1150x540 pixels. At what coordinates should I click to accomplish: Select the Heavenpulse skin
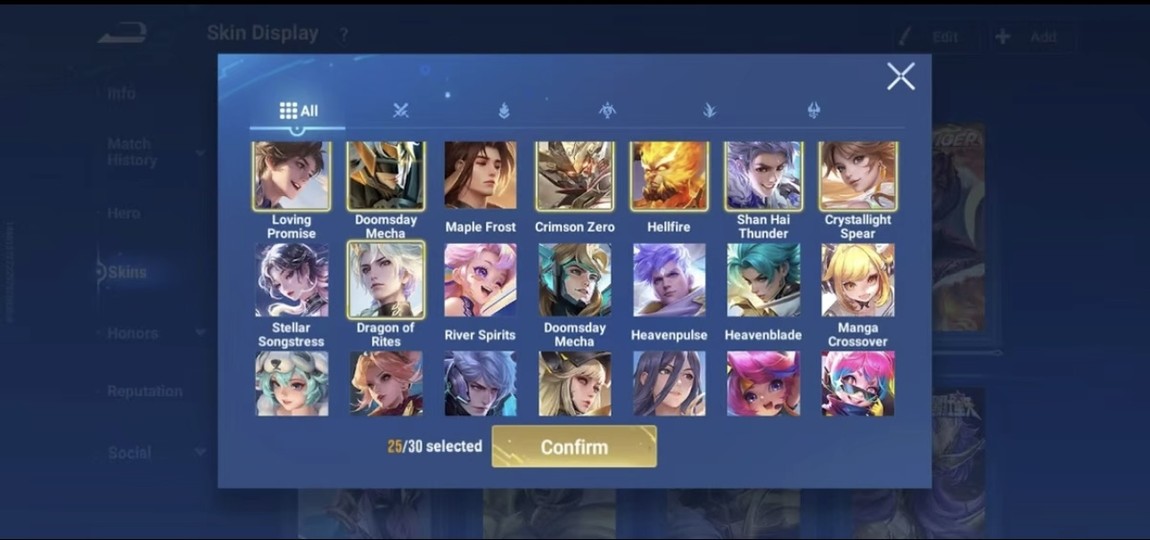(669, 281)
